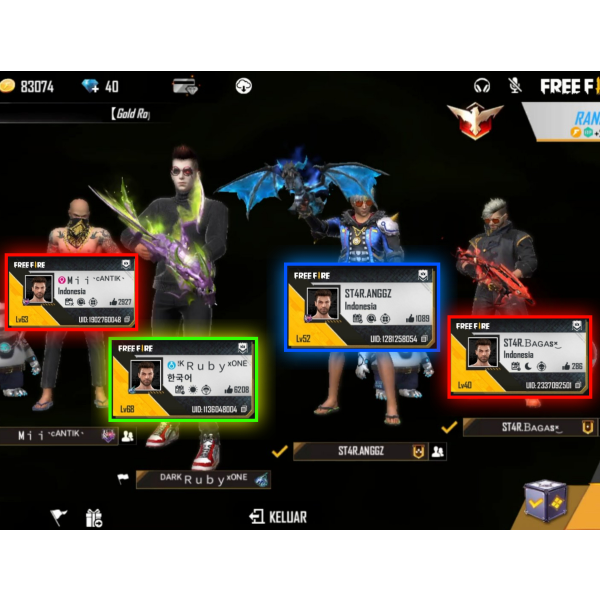This screenshot has width=600, height=600.
Task: View Ruby xONE's profile card
Action: pyautogui.click(x=183, y=379)
